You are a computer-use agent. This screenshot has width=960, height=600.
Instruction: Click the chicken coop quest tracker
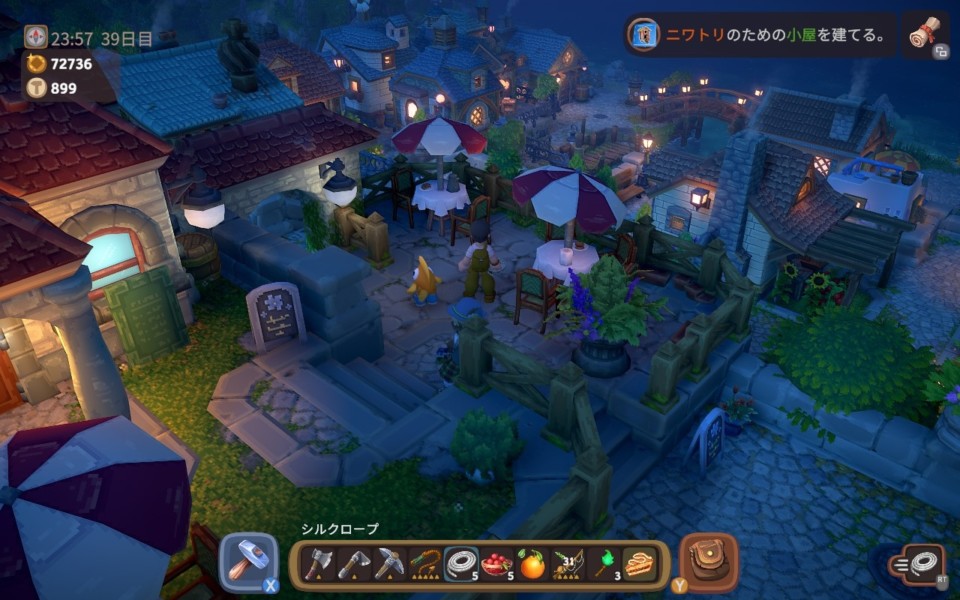click(760, 35)
